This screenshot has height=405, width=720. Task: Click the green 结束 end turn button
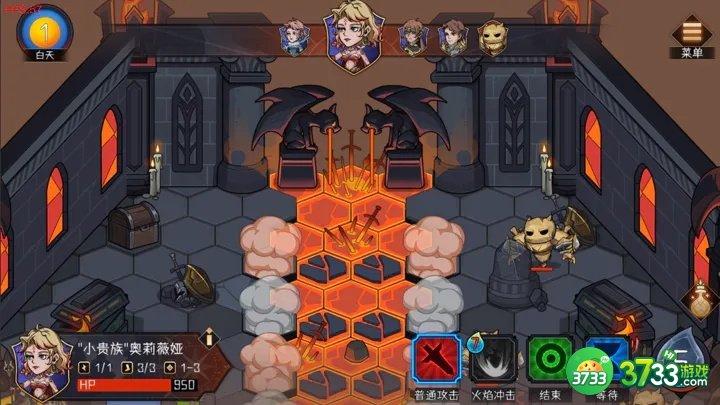pos(549,356)
